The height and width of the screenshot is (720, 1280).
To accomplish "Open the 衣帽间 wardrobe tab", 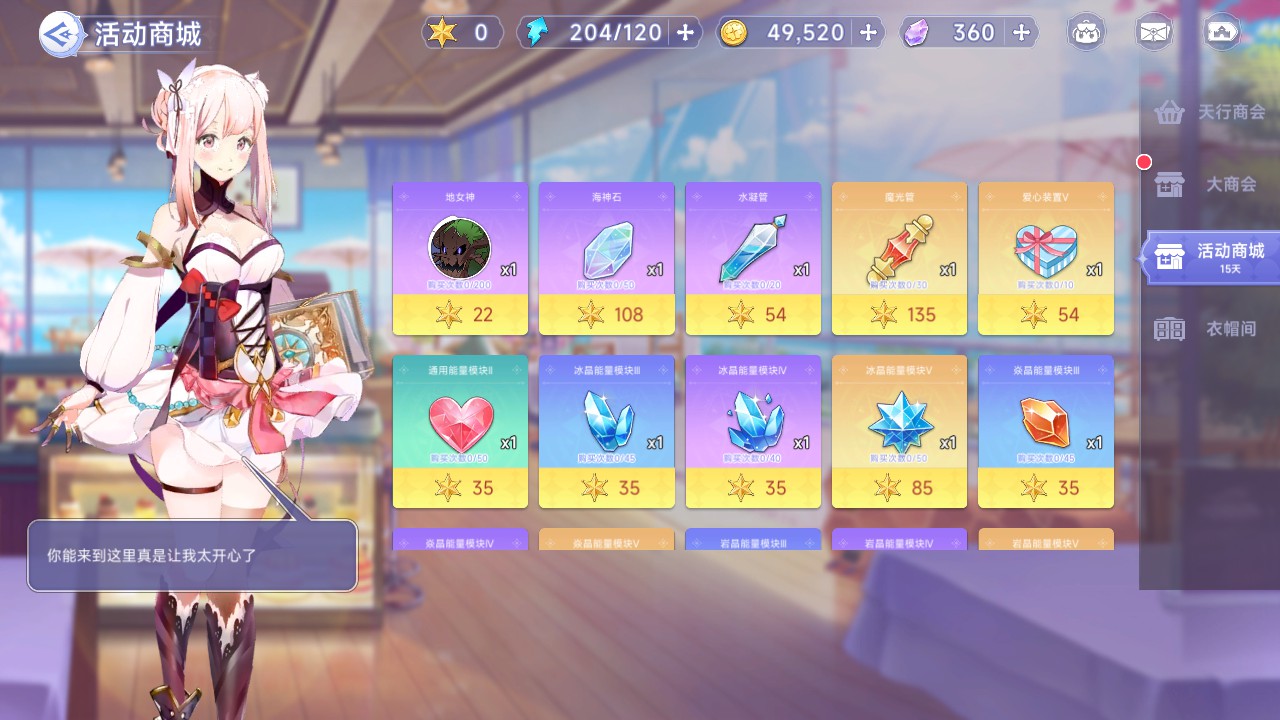I will (x=1210, y=329).
